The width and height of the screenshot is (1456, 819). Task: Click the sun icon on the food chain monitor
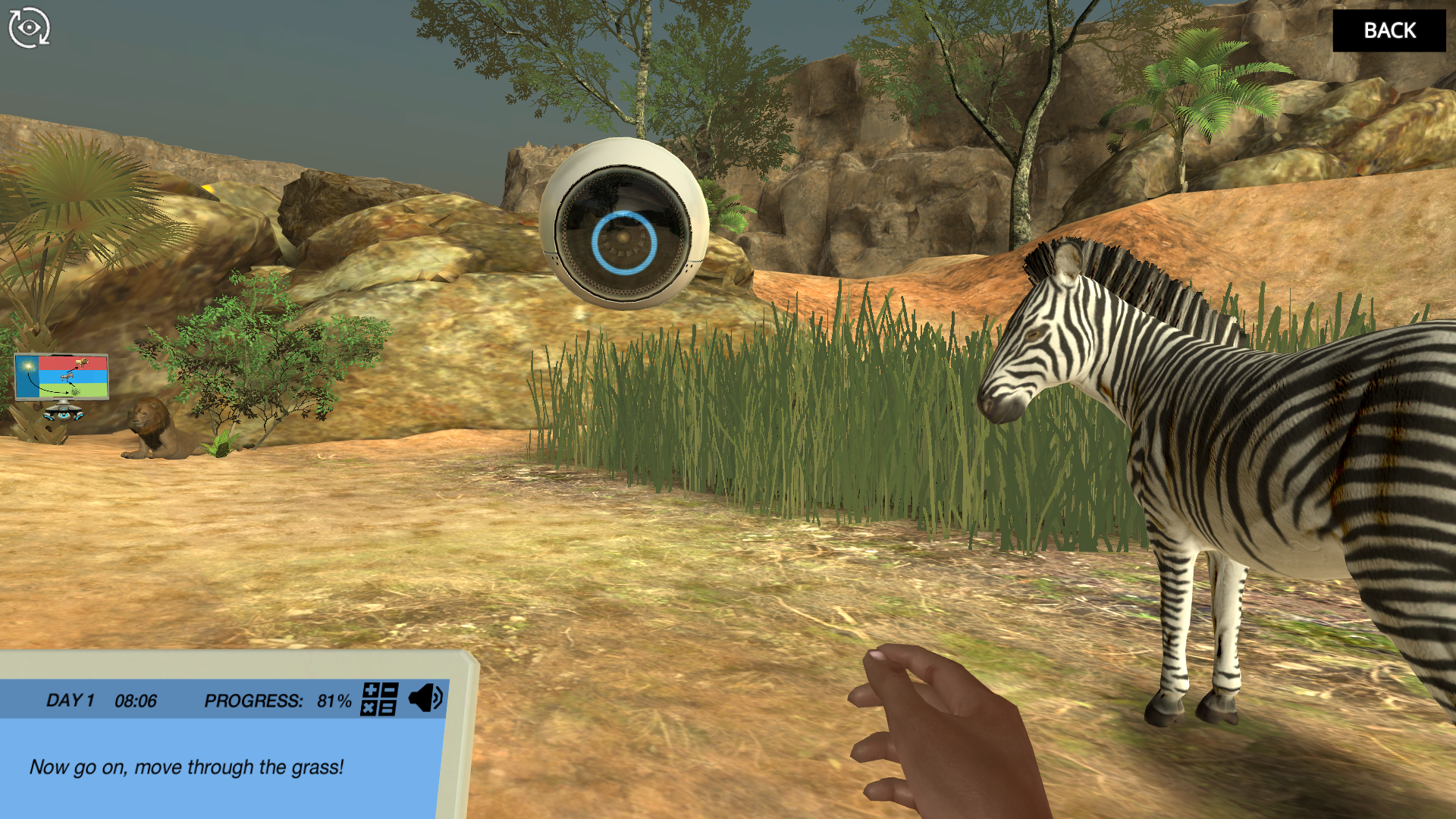pos(28,366)
